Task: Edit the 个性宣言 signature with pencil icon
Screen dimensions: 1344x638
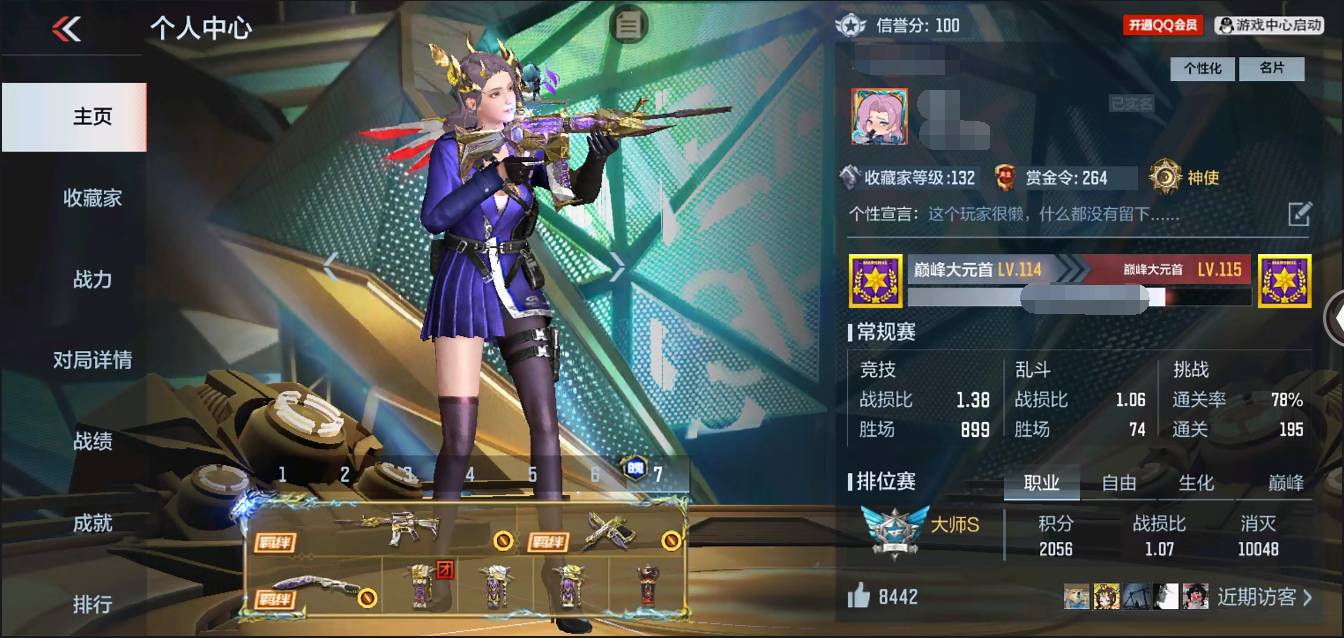Action: 1299,213
